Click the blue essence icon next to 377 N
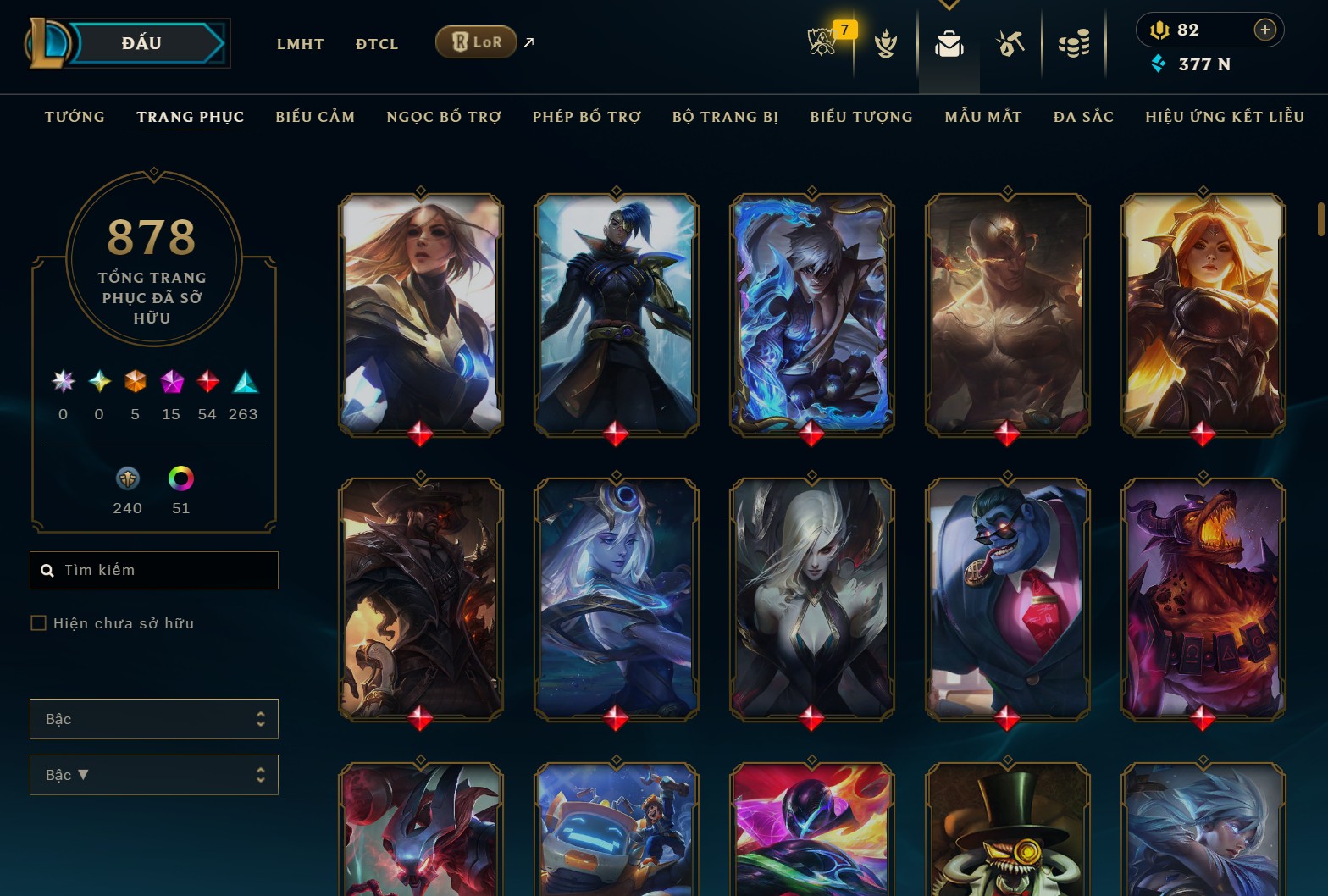Image resolution: width=1328 pixels, height=896 pixels. 1158,64
